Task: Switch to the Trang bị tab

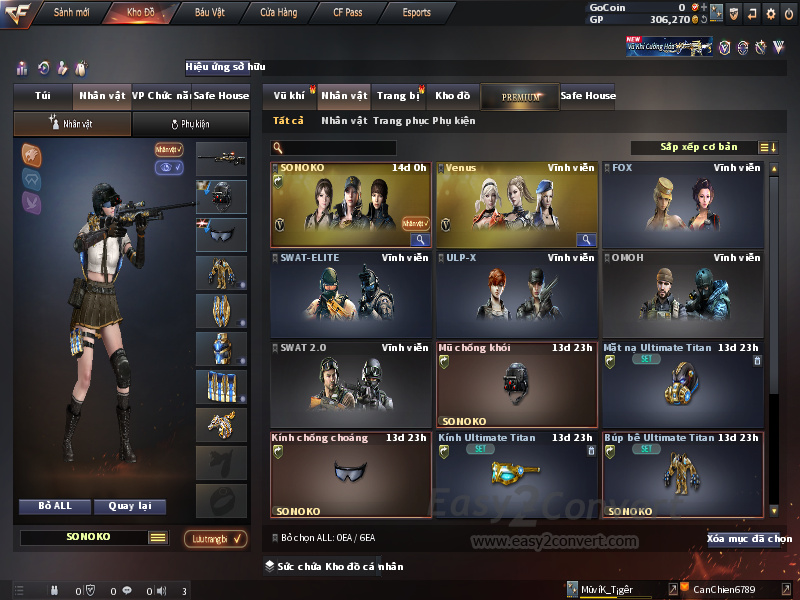Action: [398, 96]
